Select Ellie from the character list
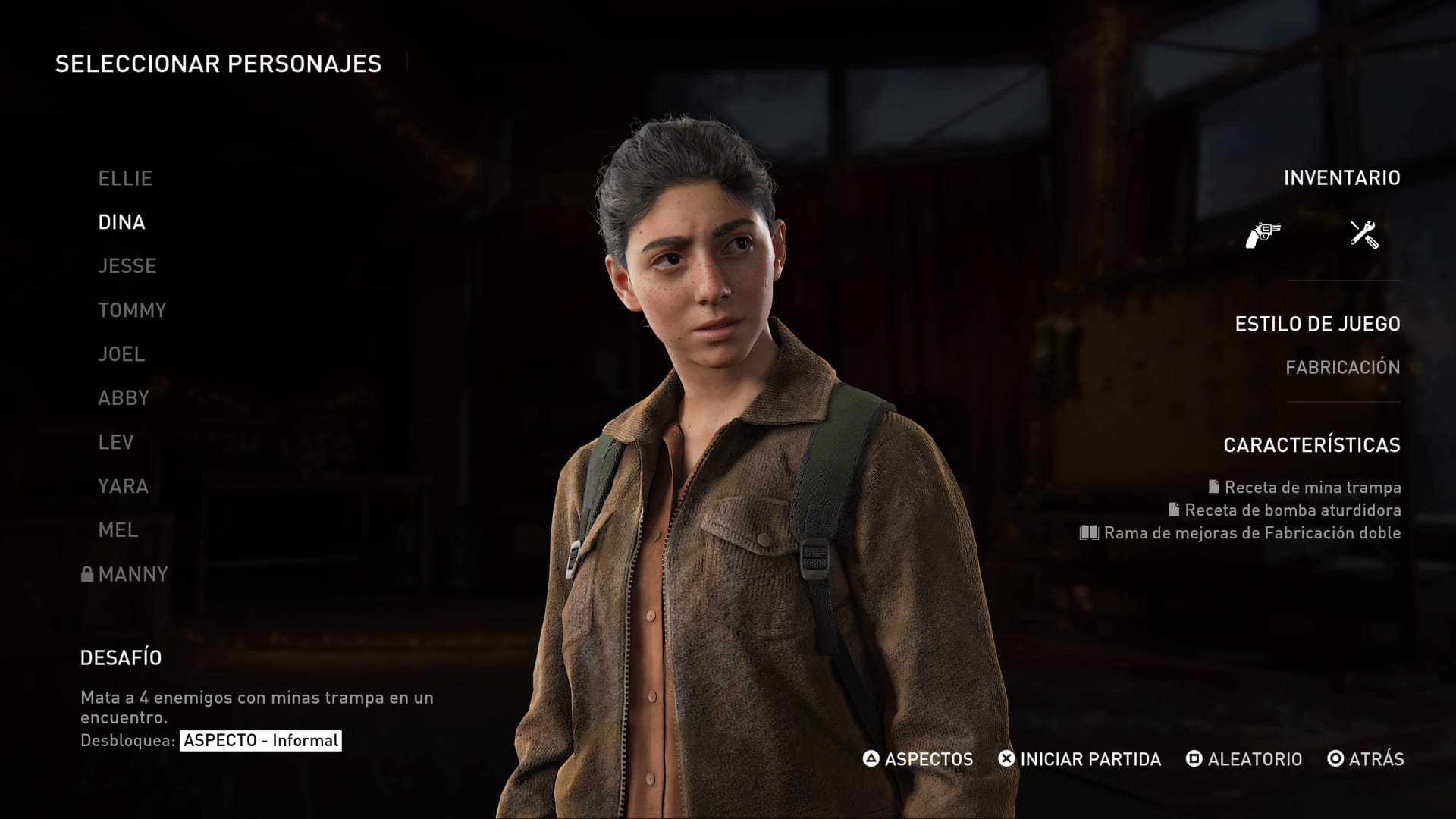1456x819 pixels. click(125, 178)
